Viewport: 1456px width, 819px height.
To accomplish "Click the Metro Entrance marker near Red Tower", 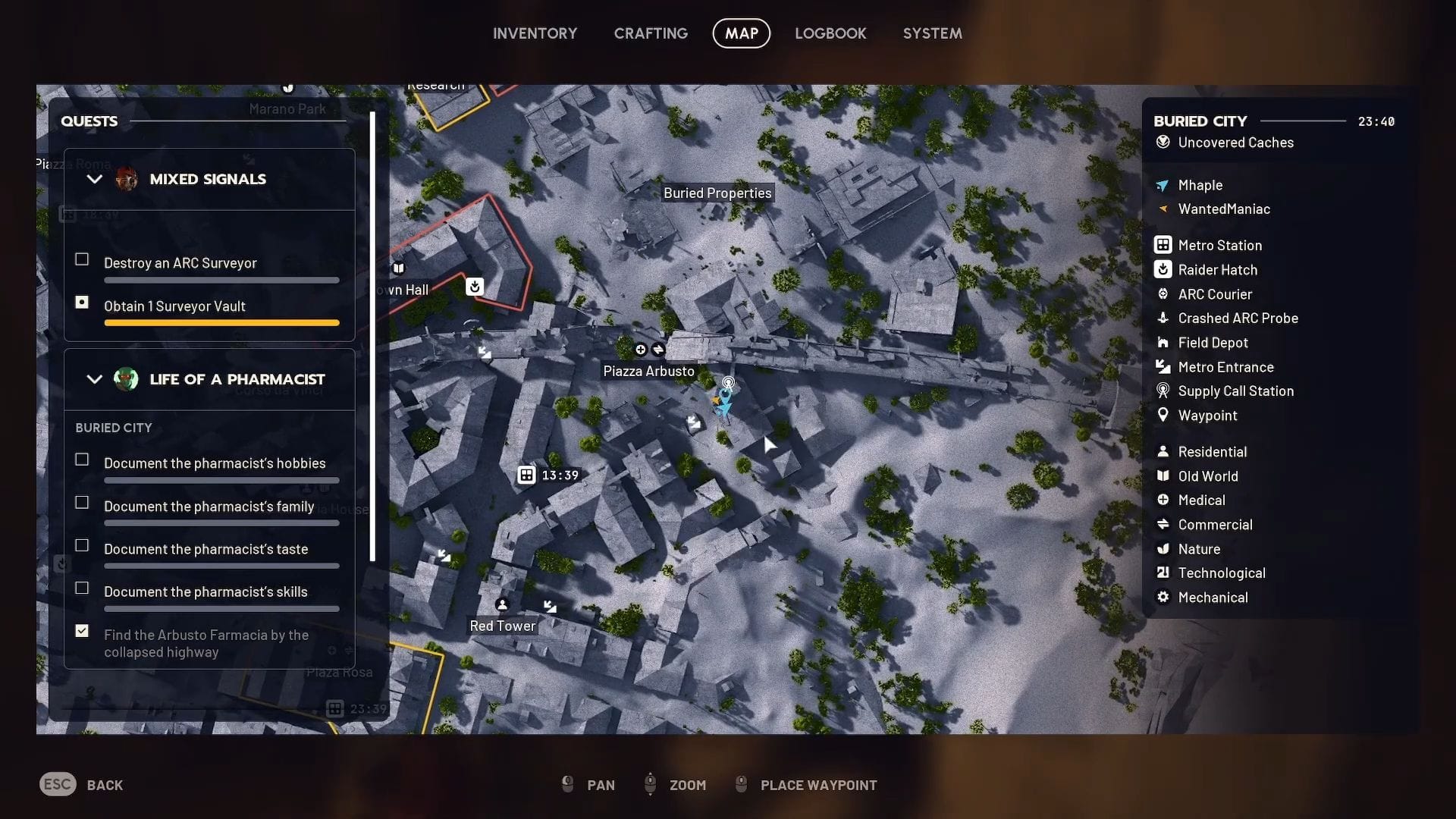I will tap(549, 605).
